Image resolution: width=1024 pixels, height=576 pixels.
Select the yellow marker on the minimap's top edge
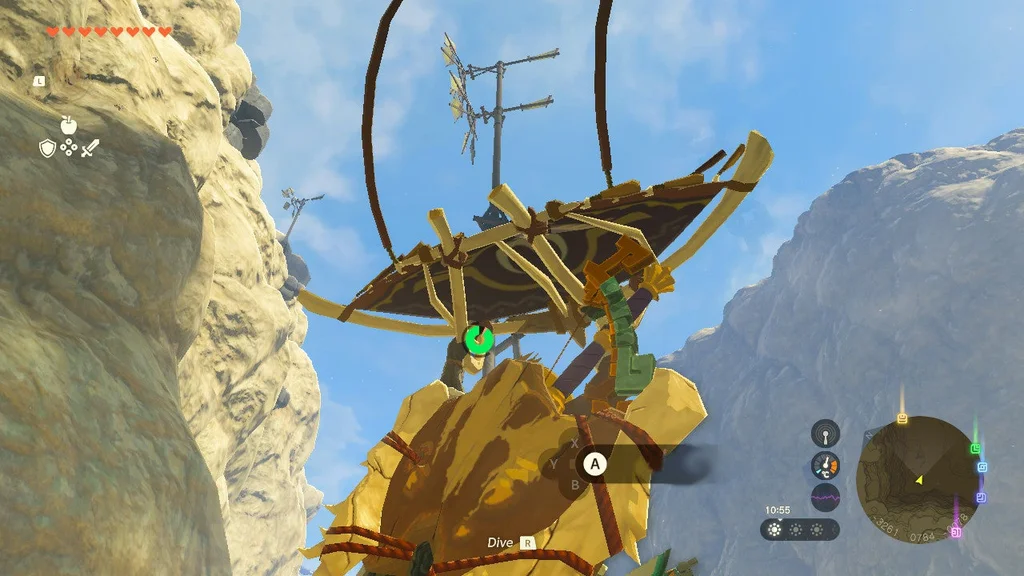coord(902,419)
